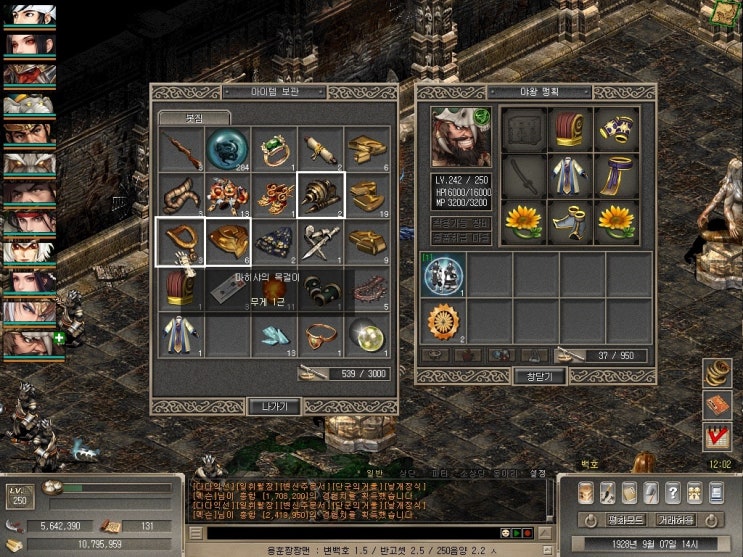Select the red armored figure item
The width and height of the screenshot is (743, 557).
tap(227, 196)
